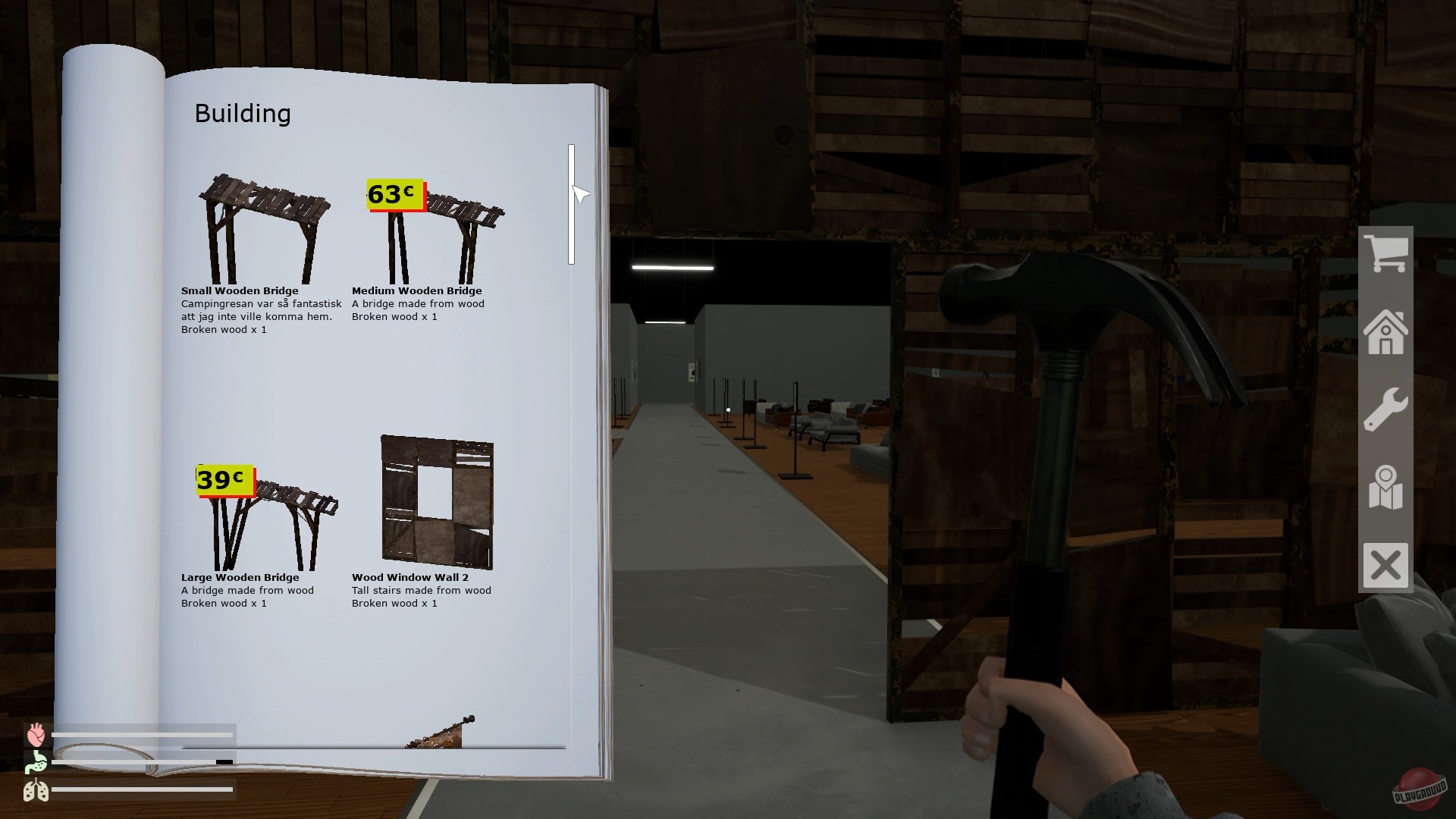Click the Building page title
The image size is (1456, 819).
[243, 113]
